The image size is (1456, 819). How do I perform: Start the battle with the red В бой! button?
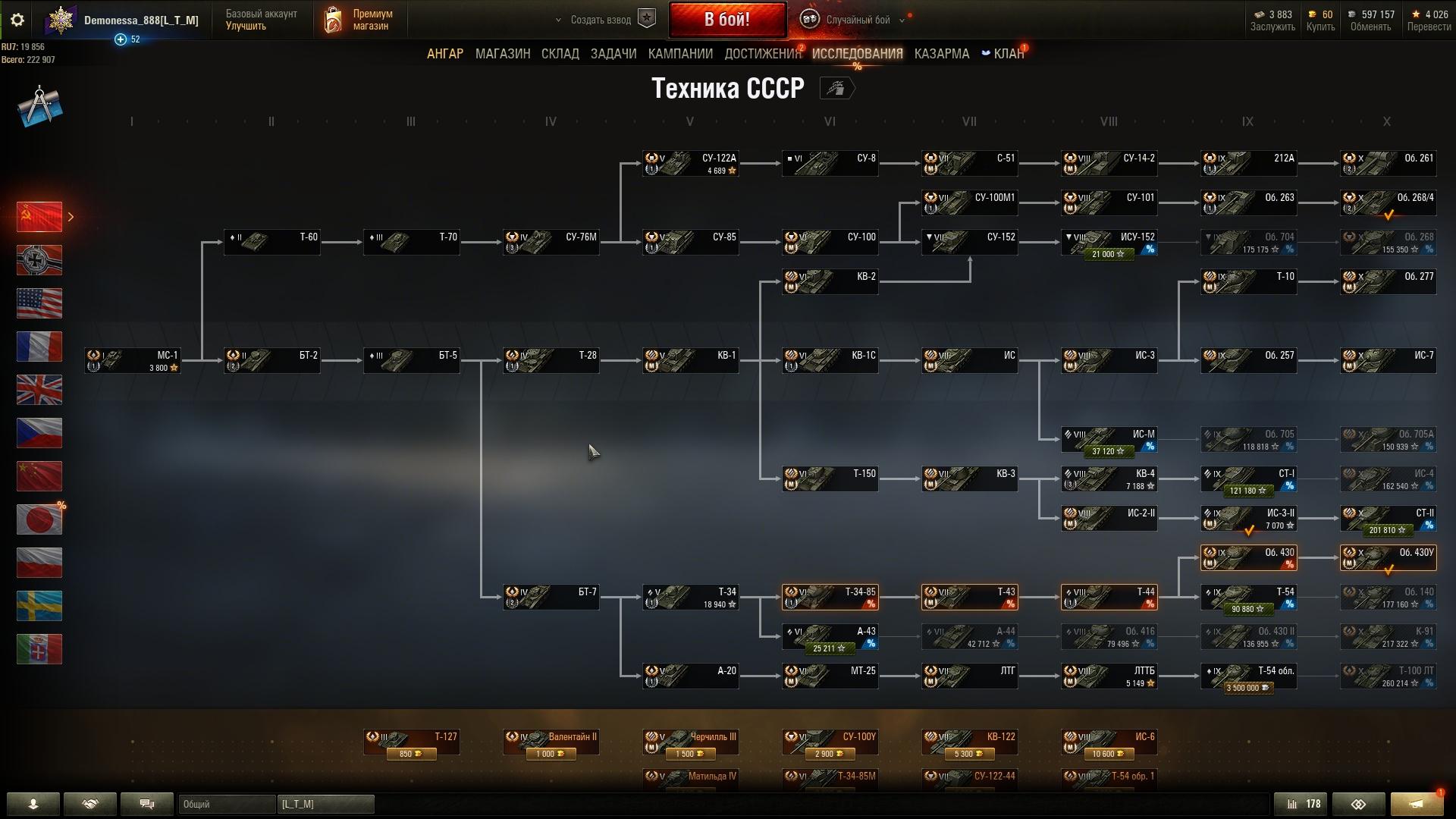point(726,20)
